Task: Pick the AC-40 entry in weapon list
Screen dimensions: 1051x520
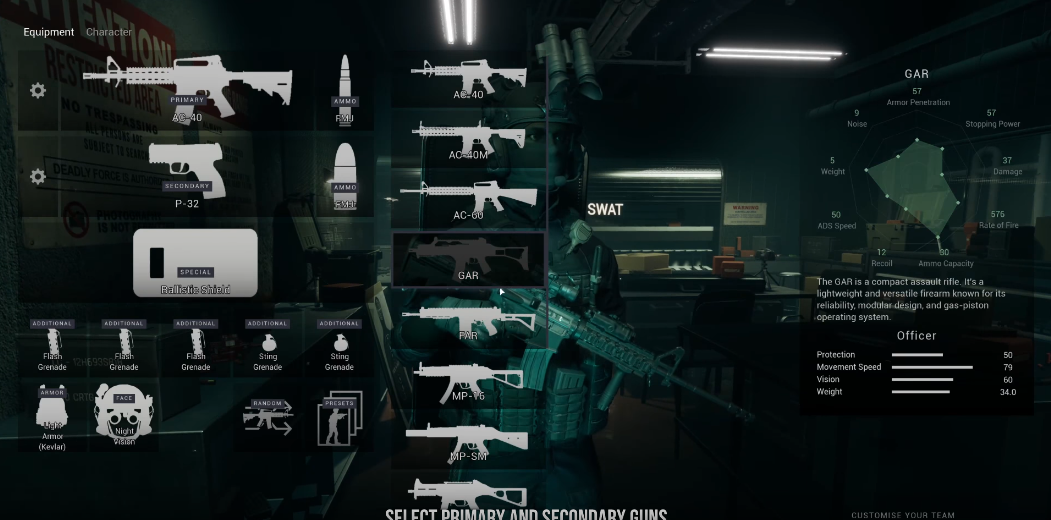Action: (468, 79)
